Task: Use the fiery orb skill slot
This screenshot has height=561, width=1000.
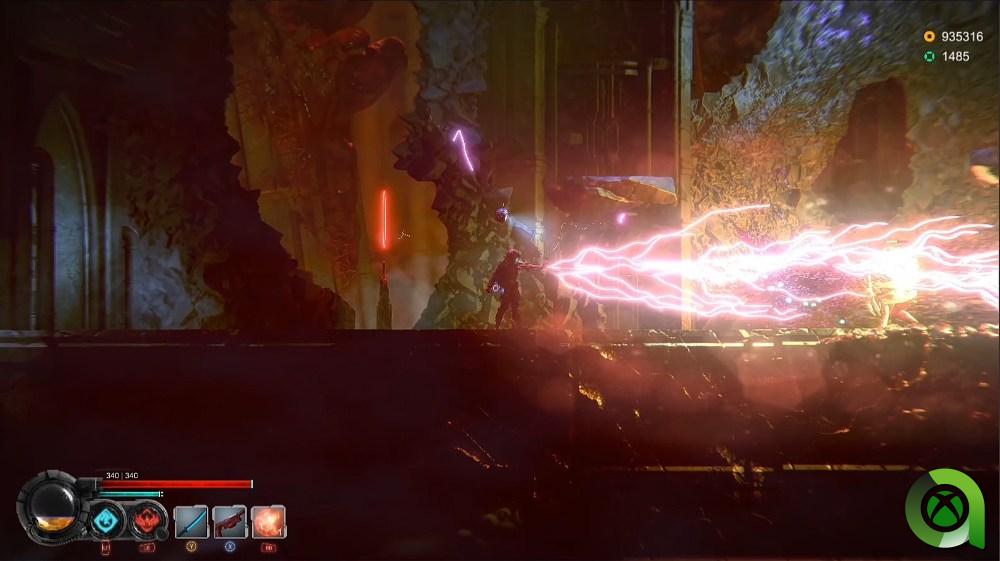Action: point(268,521)
